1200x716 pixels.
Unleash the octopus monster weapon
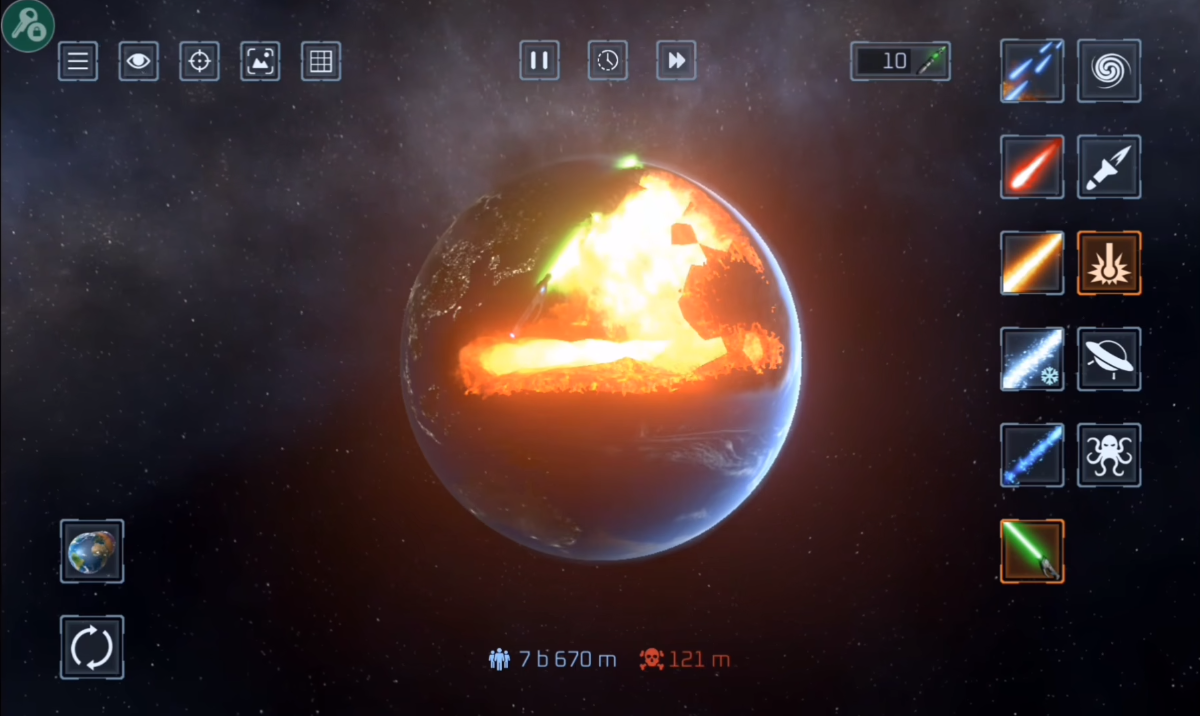click(1109, 455)
